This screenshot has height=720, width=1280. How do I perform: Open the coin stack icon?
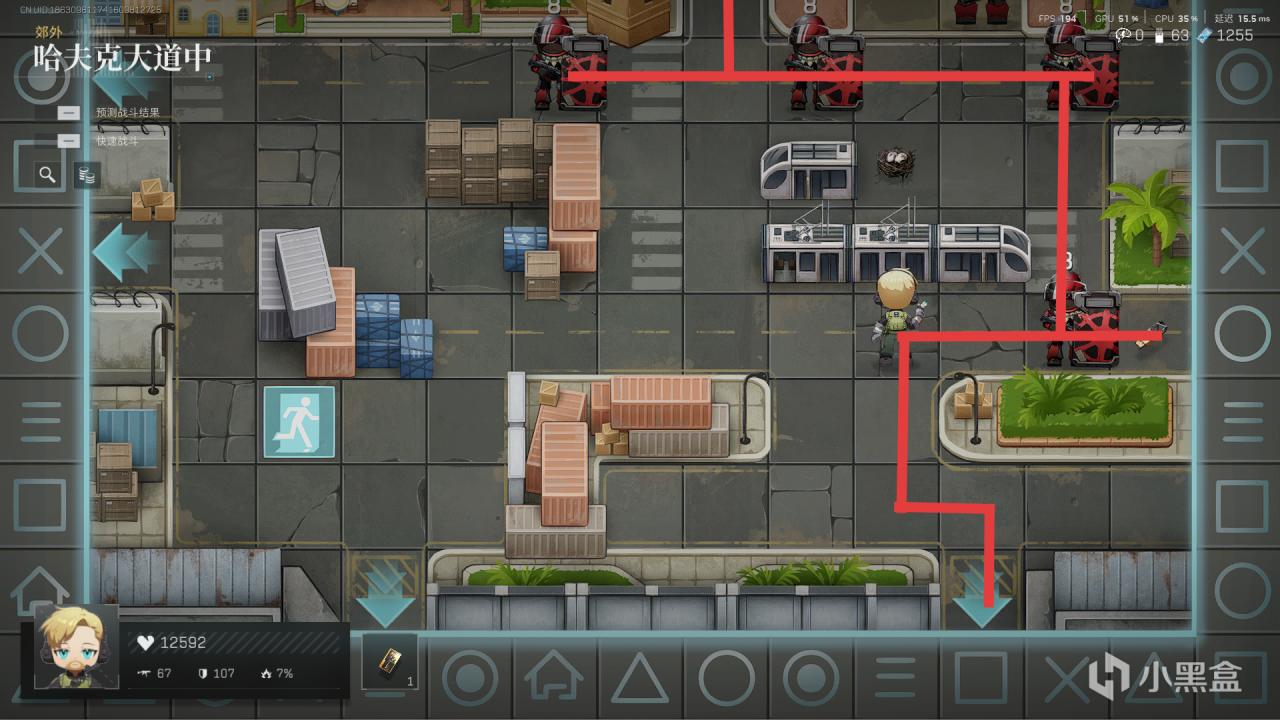pos(87,176)
